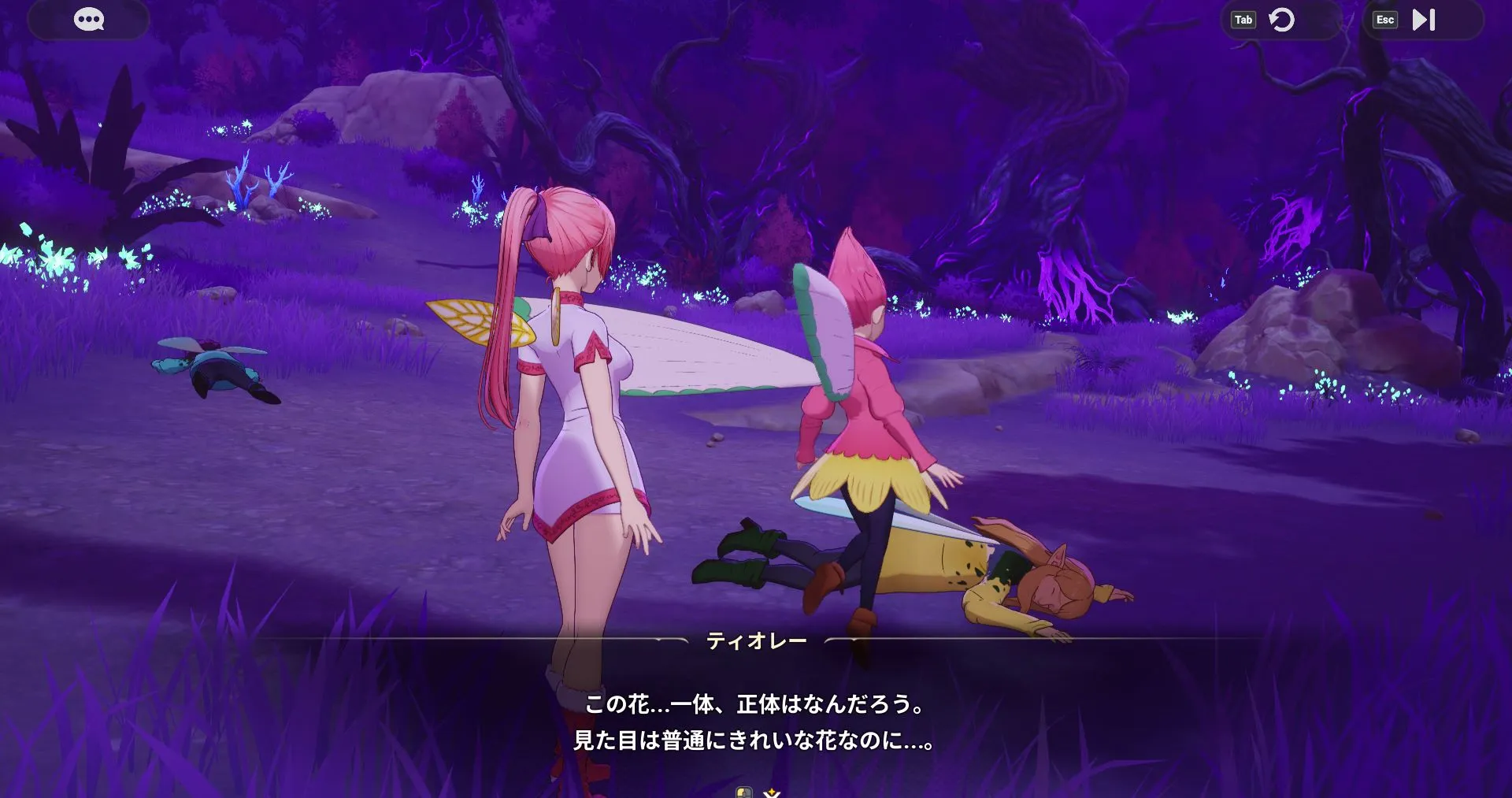
Task: Click the fast-forward skip icon
Action: 1421,20
